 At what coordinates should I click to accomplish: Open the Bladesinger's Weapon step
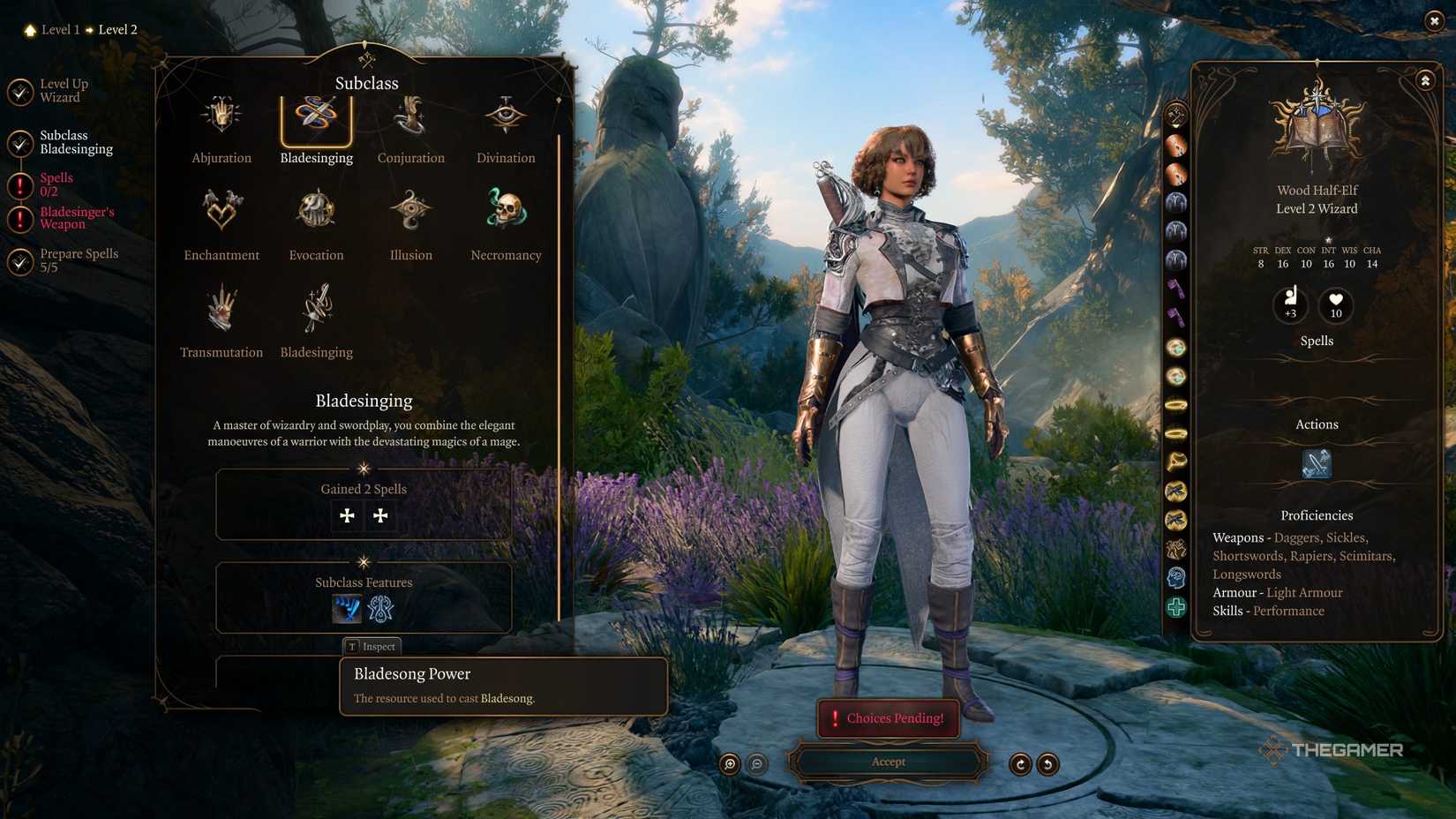[x=79, y=216]
